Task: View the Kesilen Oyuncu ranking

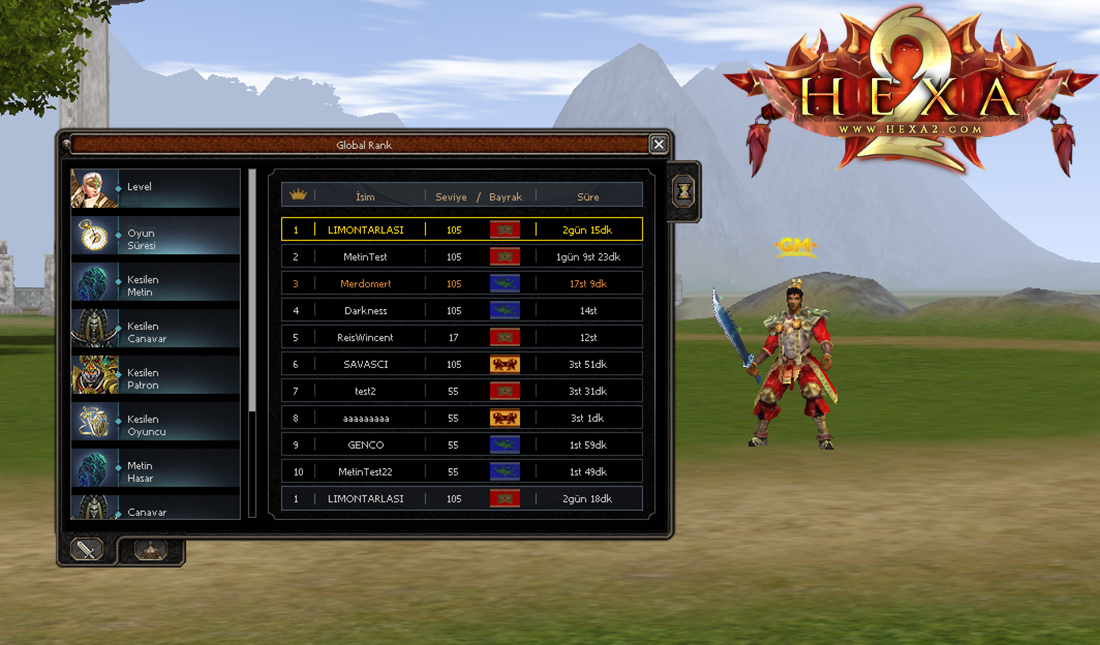Action: click(x=155, y=425)
